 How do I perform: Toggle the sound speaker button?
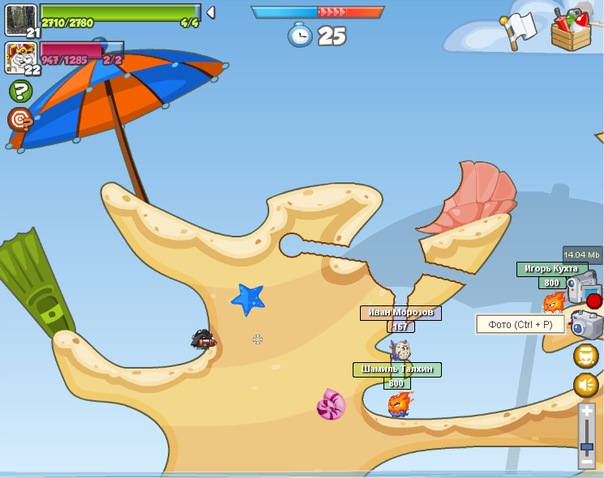[x=586, y=384]
